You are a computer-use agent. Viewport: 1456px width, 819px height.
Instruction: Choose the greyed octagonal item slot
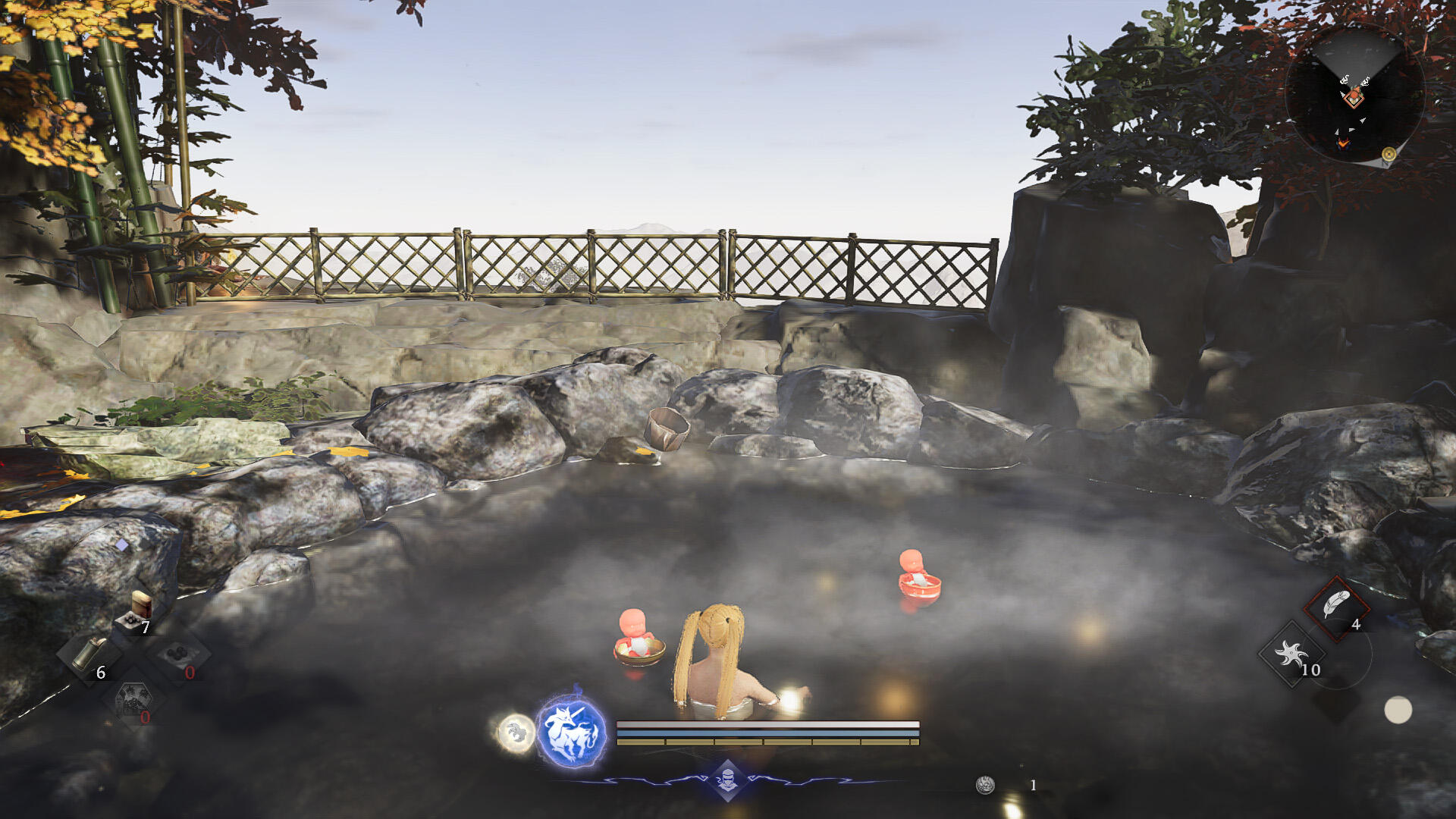tap(134, 700)
